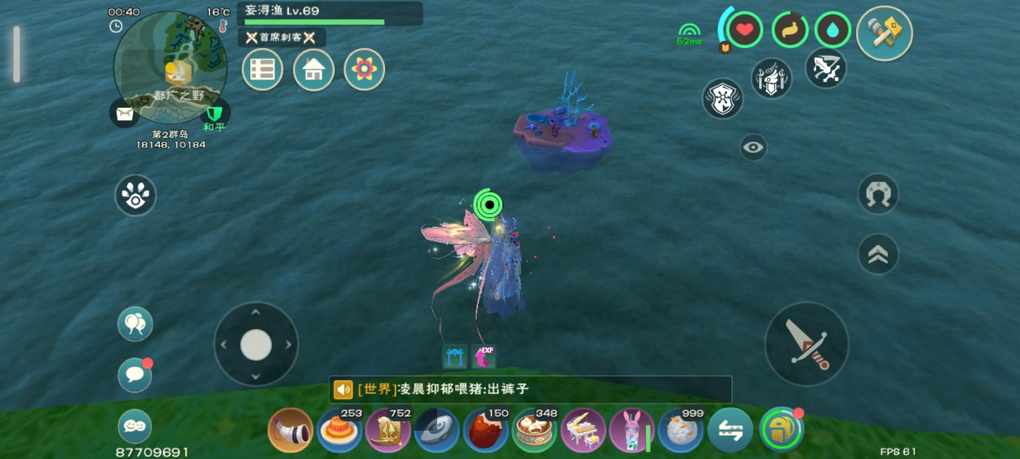Open the mail envelope icon
The height and width of the screenshot is (459, 1020).
point(124,114)
